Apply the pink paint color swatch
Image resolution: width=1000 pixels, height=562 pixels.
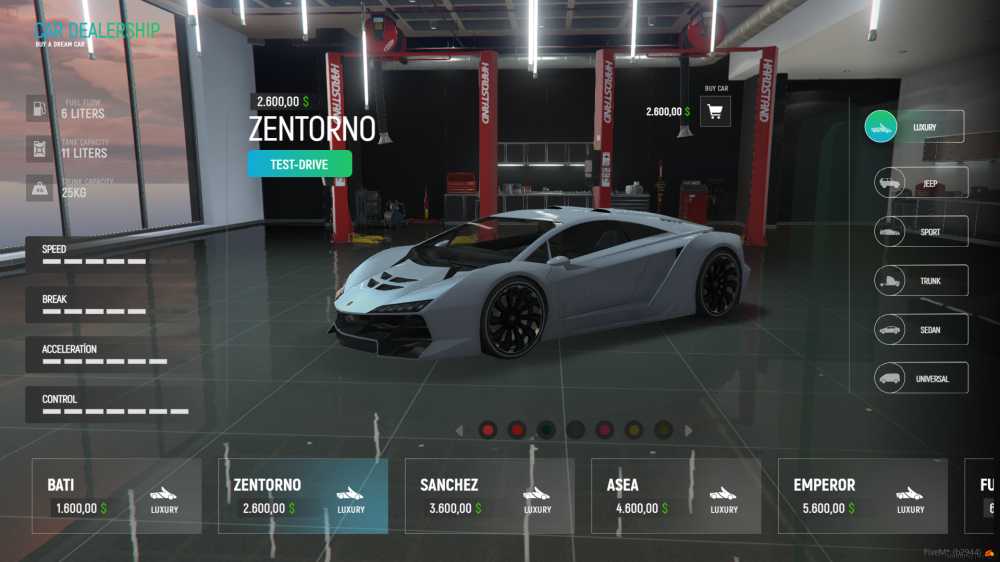click(604, 430)
